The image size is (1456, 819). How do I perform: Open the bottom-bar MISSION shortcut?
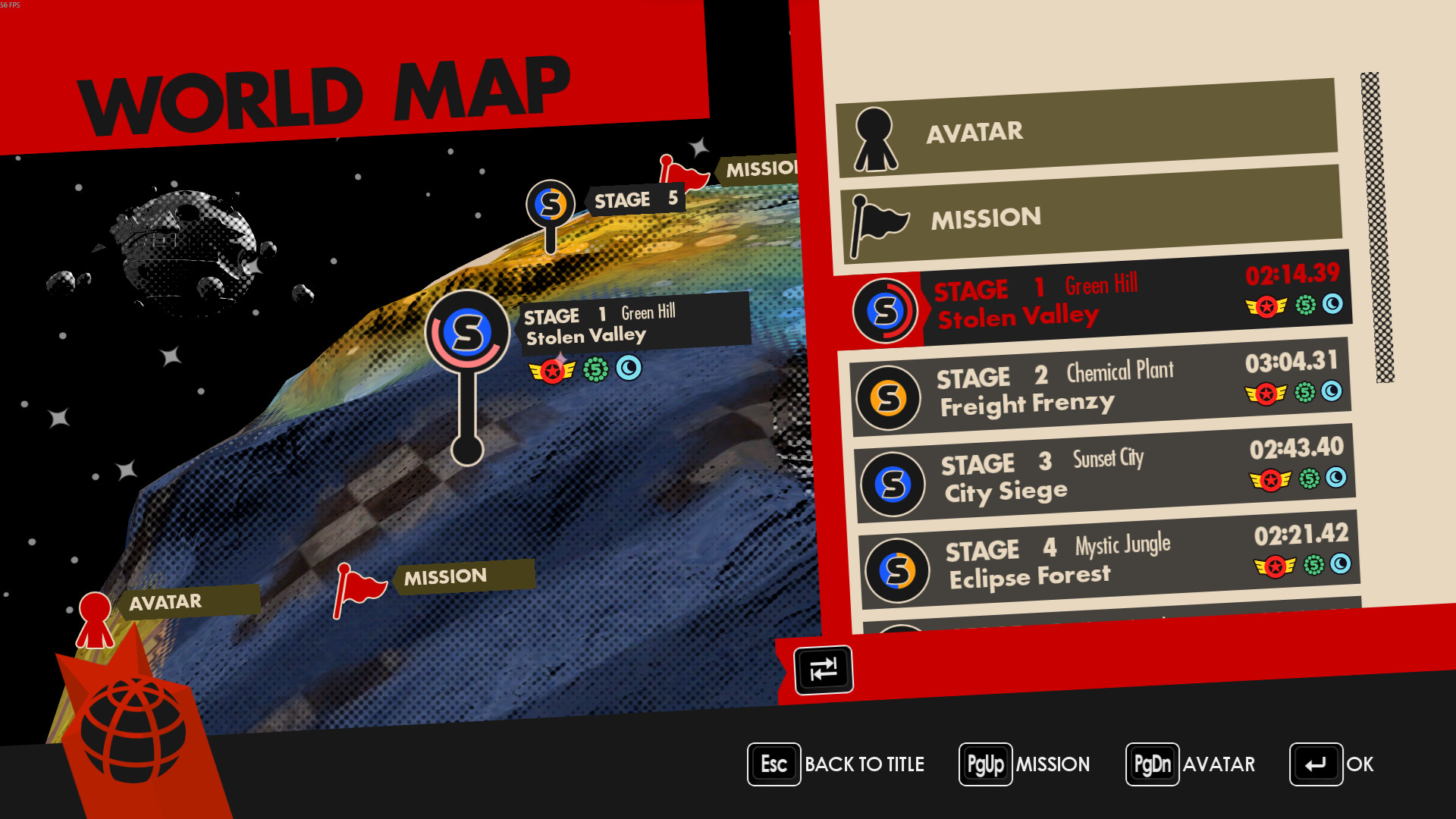tap(1025, 764)
